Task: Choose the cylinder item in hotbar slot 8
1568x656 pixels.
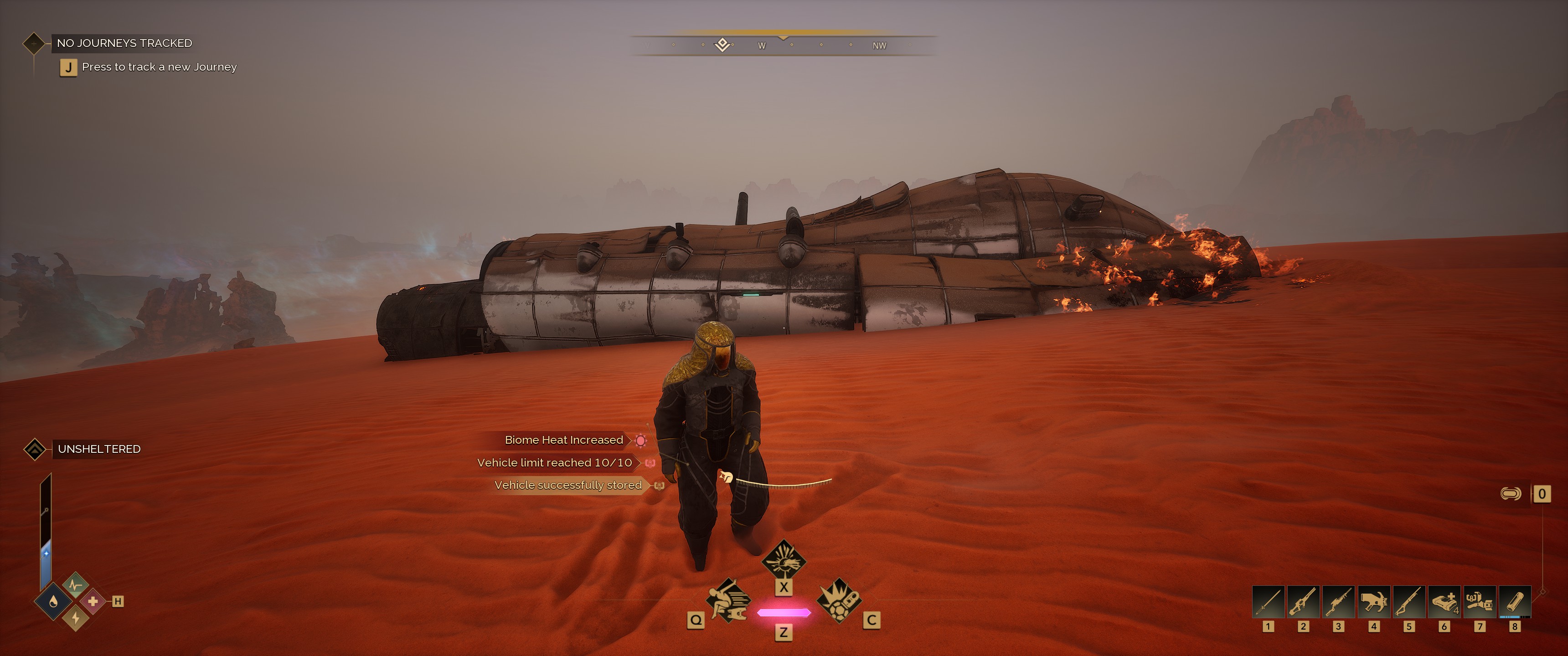Action: (x=1514, y=602)
